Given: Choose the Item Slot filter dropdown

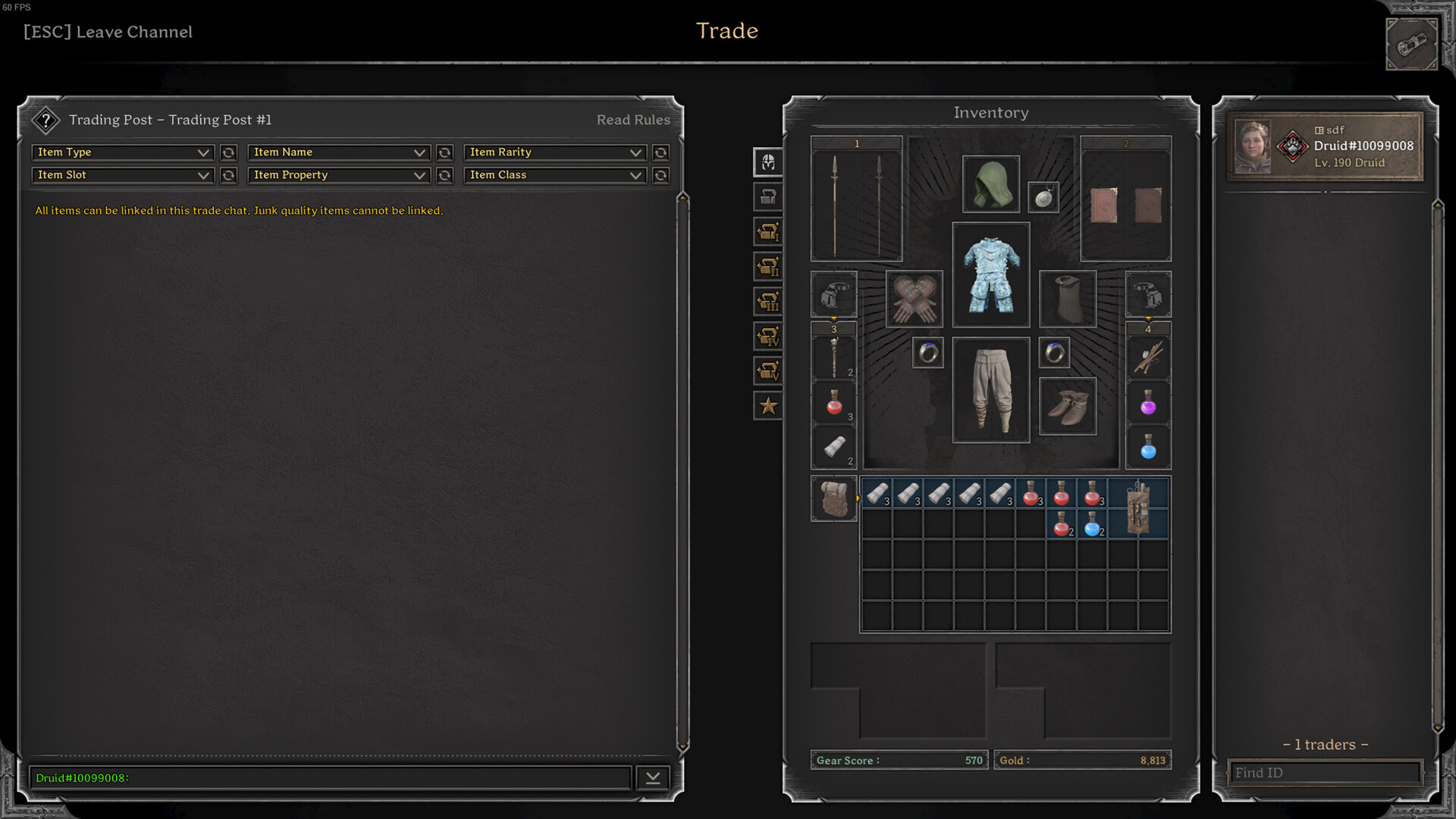Looking at the screenshot, I should (x=123, y=175).
